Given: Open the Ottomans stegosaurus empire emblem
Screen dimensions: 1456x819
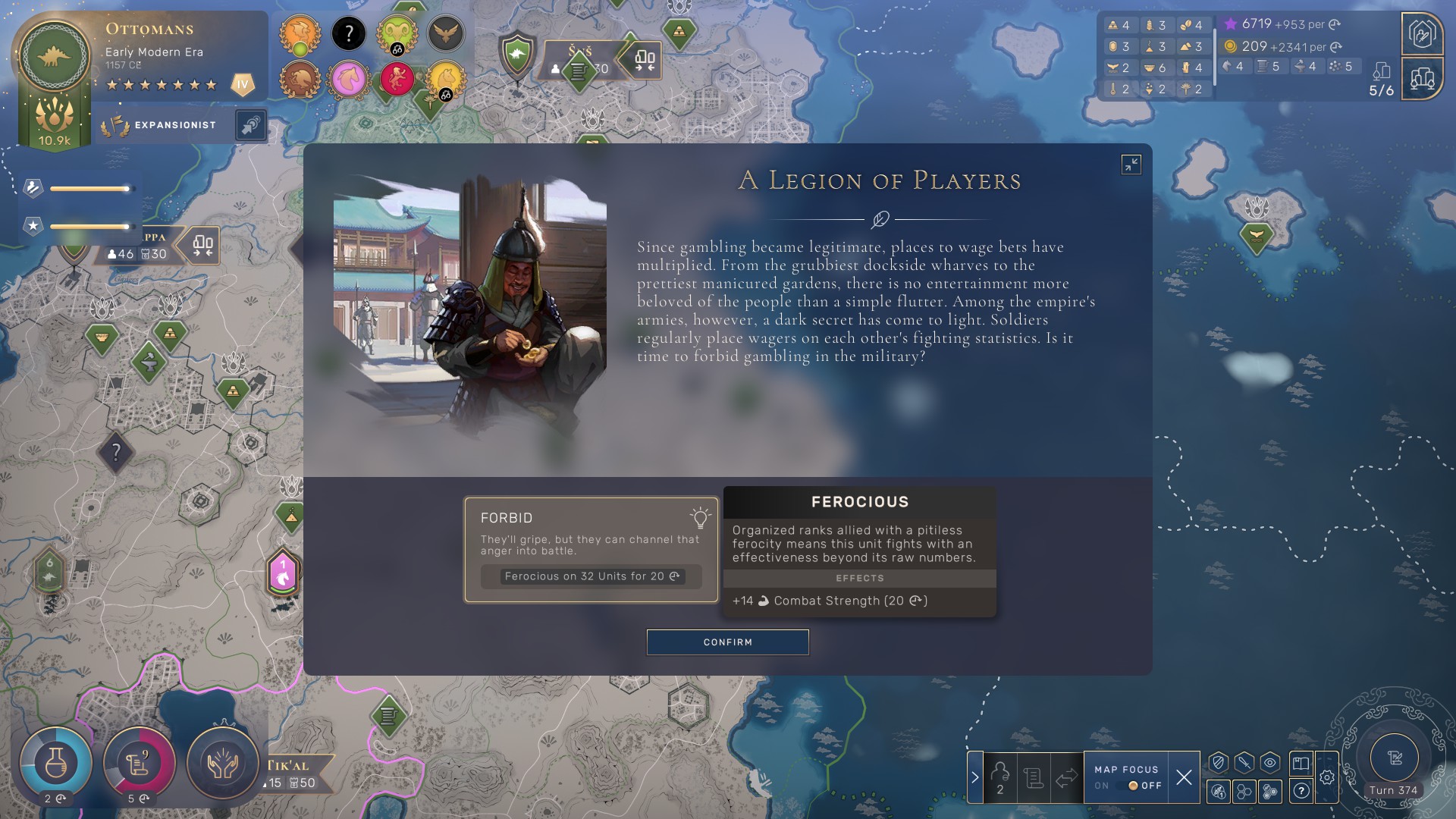Looking at the screenshot, I should (55, 57).
